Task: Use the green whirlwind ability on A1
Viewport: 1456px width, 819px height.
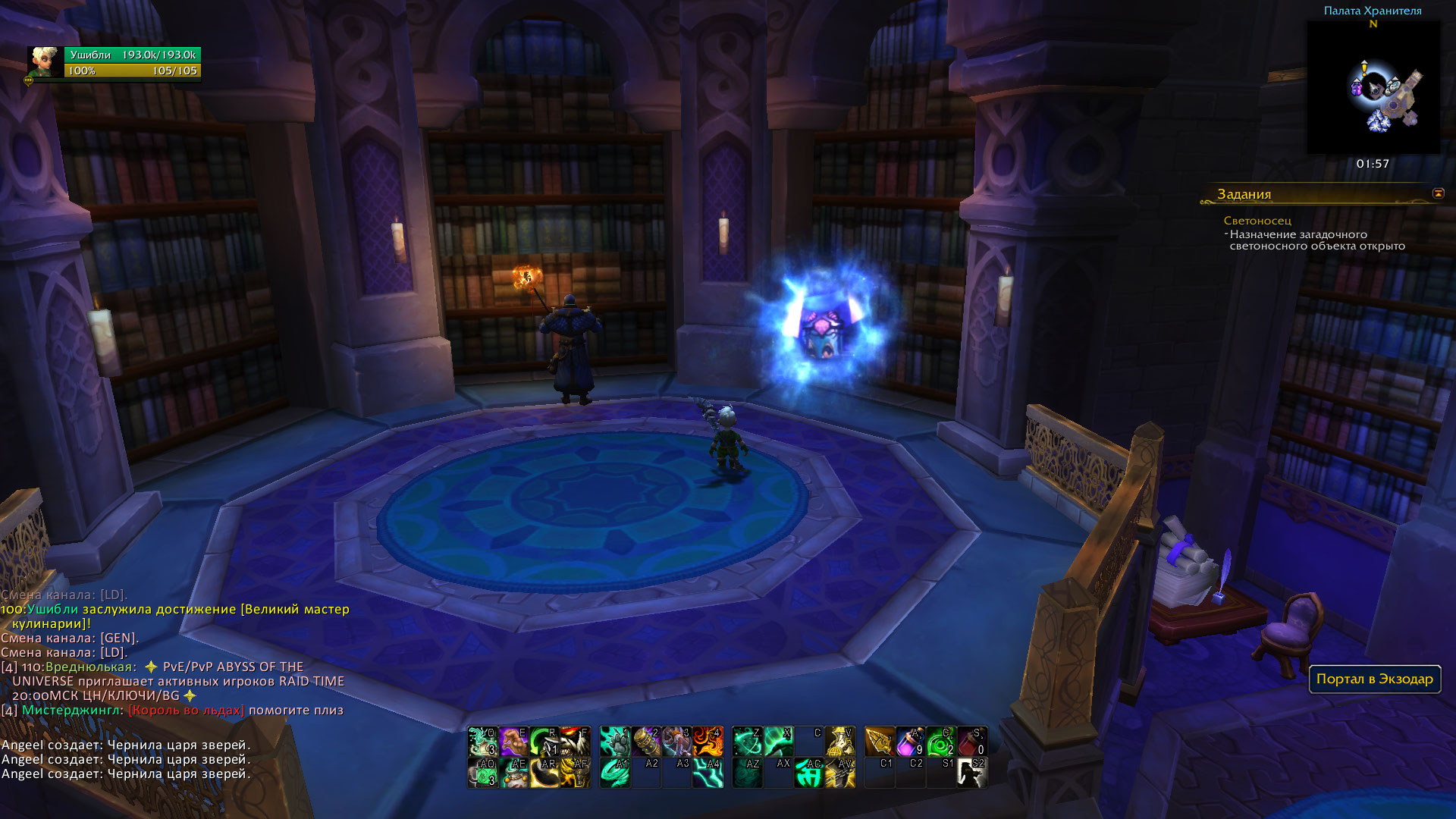Action: (615, 773)
